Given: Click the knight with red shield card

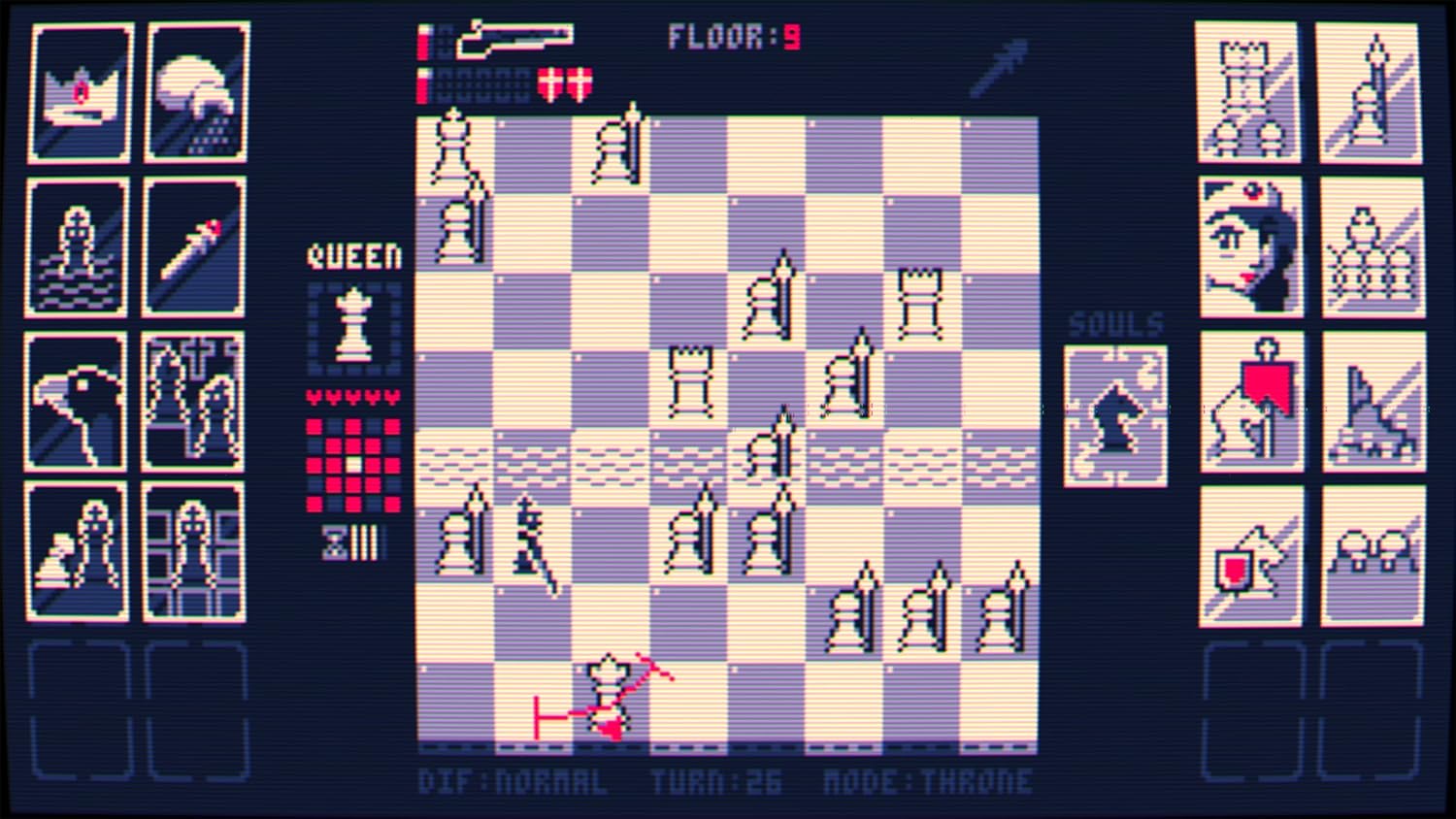Looking at the screenshot, I should pos(1250,553).
